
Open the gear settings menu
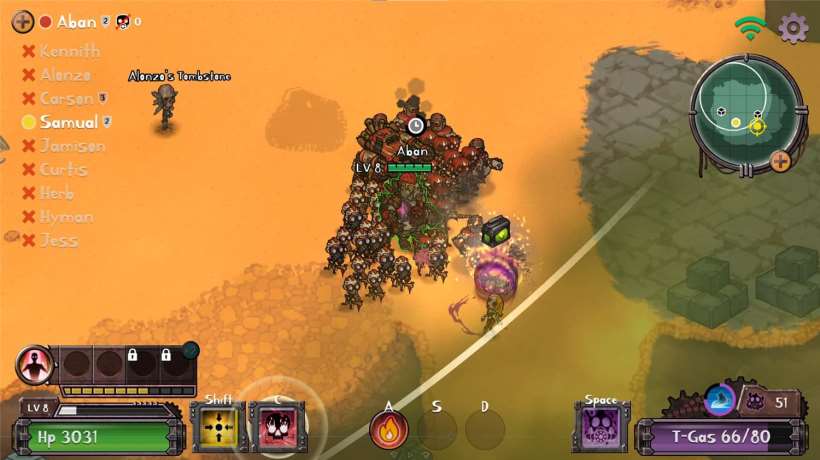click(793, 28)
